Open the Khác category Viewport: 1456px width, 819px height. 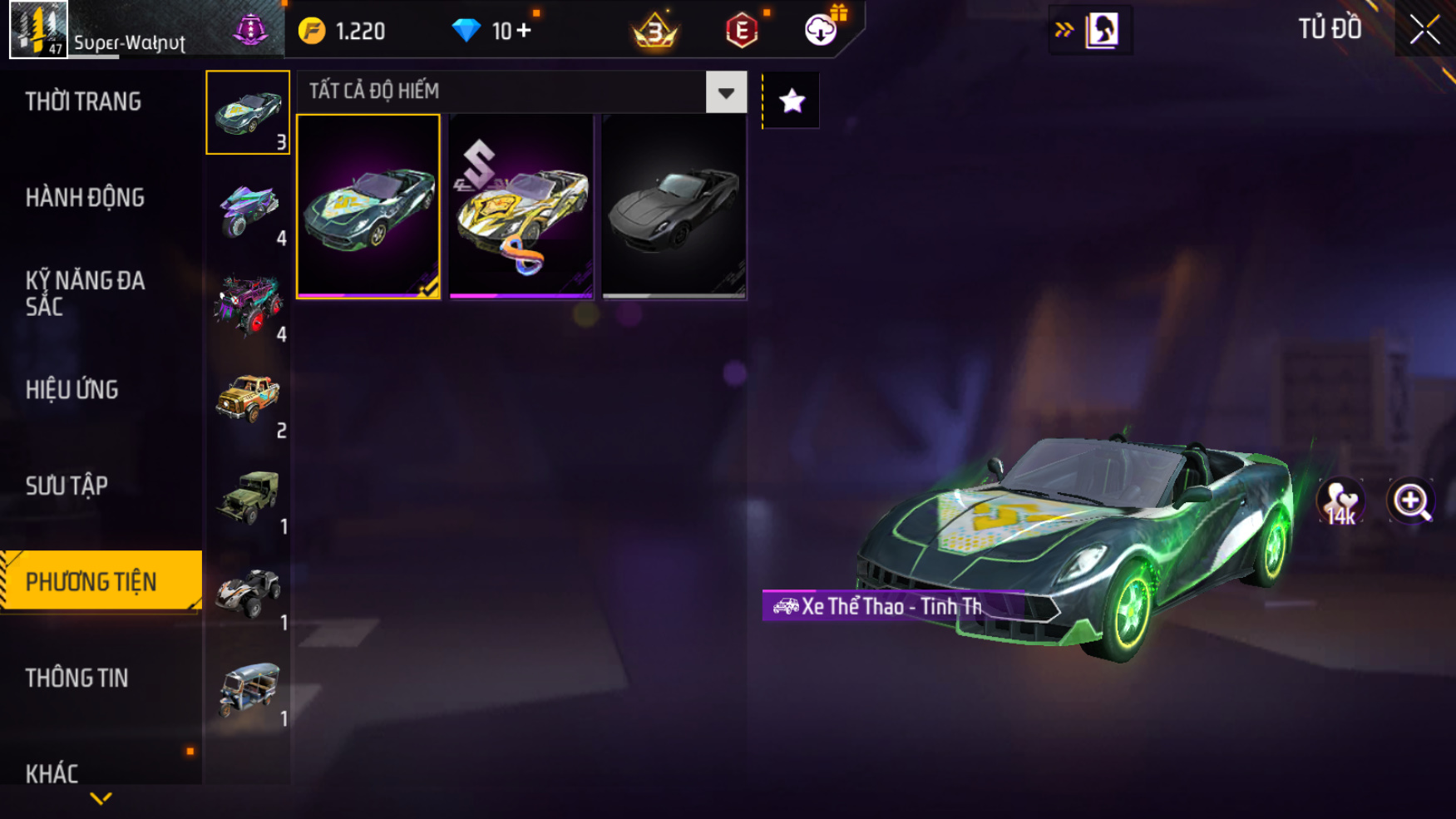pyautogui.click(x=52, y=773)
